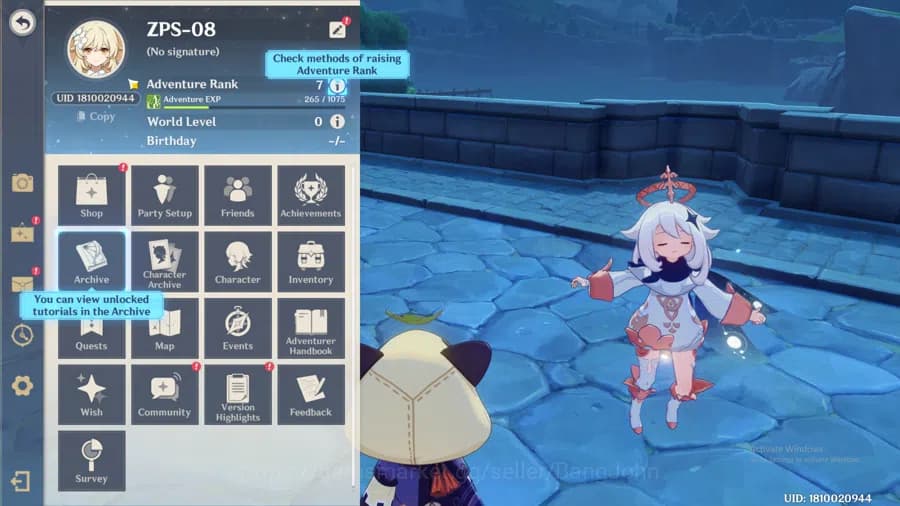
Task: Open the Adventurer Handbook
Action: pos(311,328)
